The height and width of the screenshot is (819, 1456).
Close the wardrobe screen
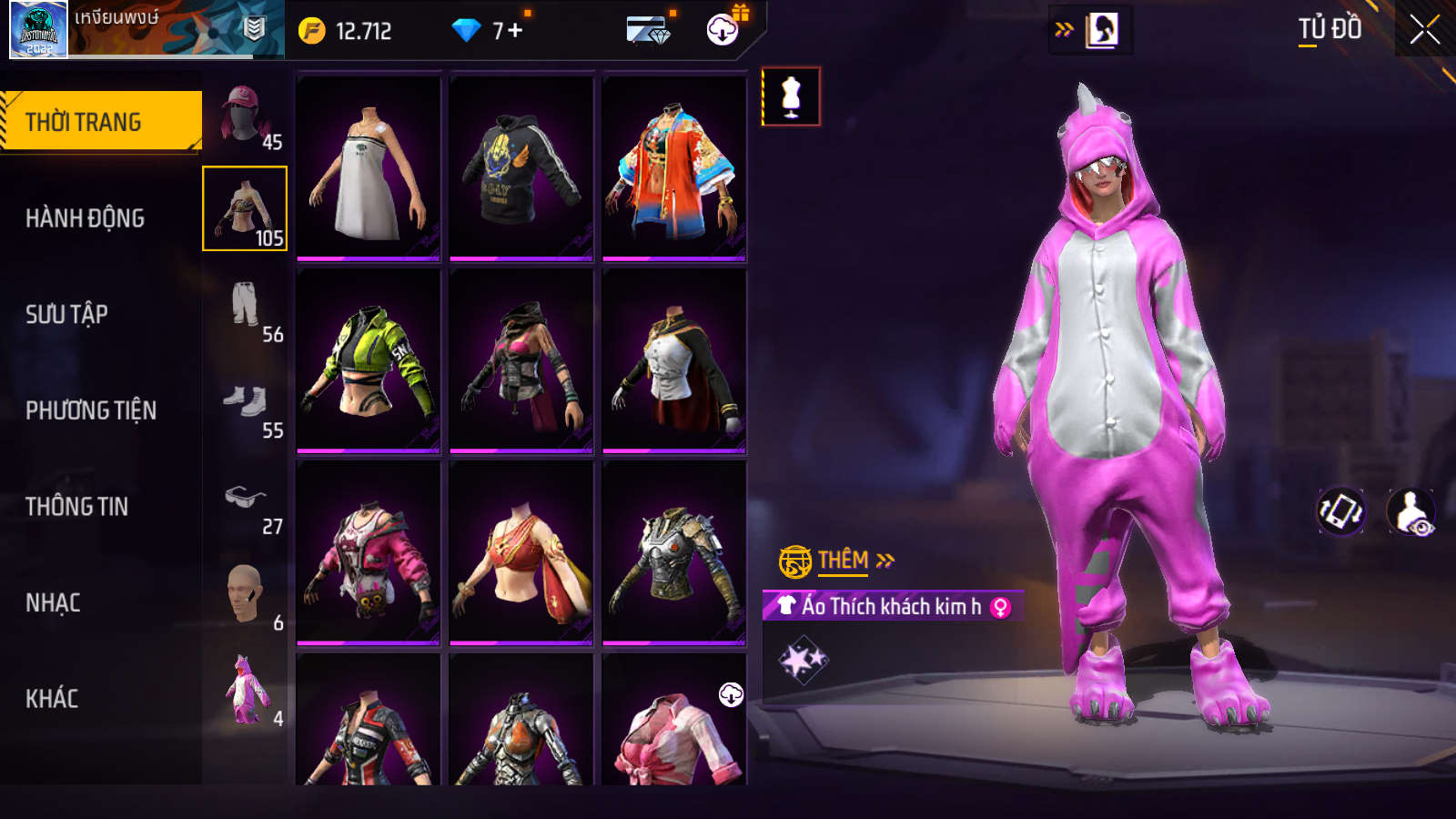click(1424, 30)
